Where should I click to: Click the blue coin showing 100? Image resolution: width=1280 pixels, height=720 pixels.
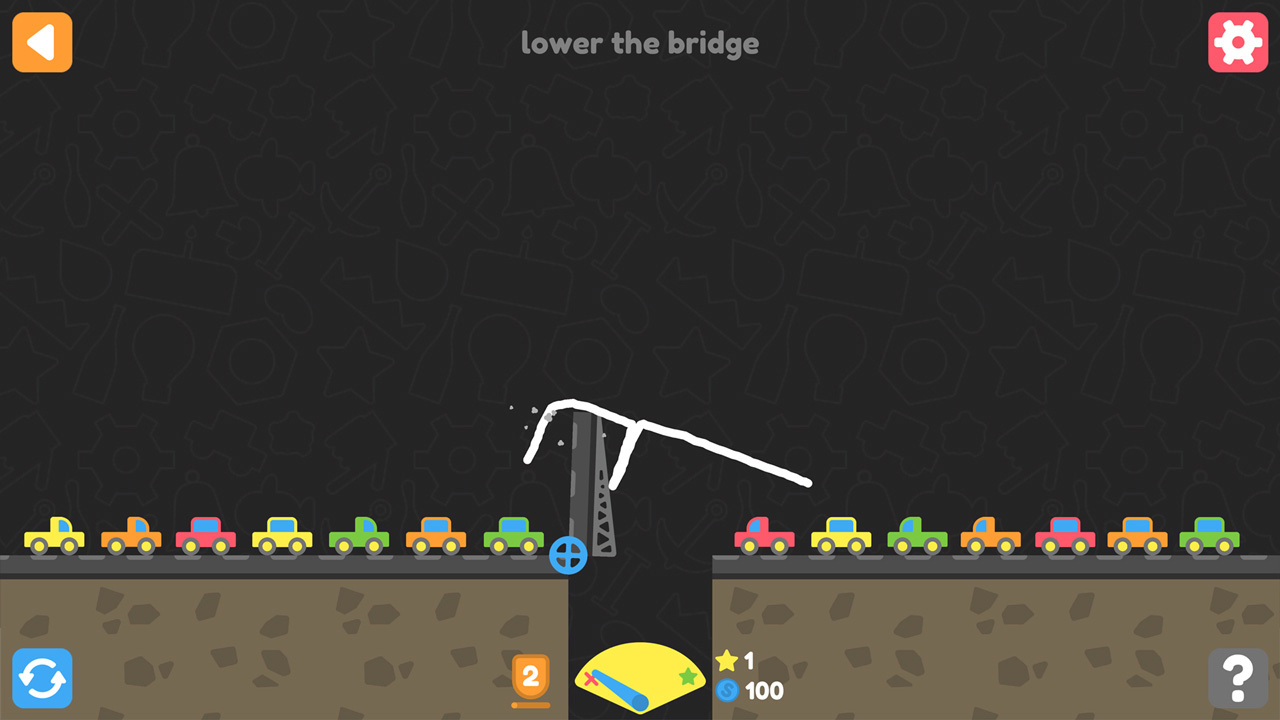tap(729, 690)
